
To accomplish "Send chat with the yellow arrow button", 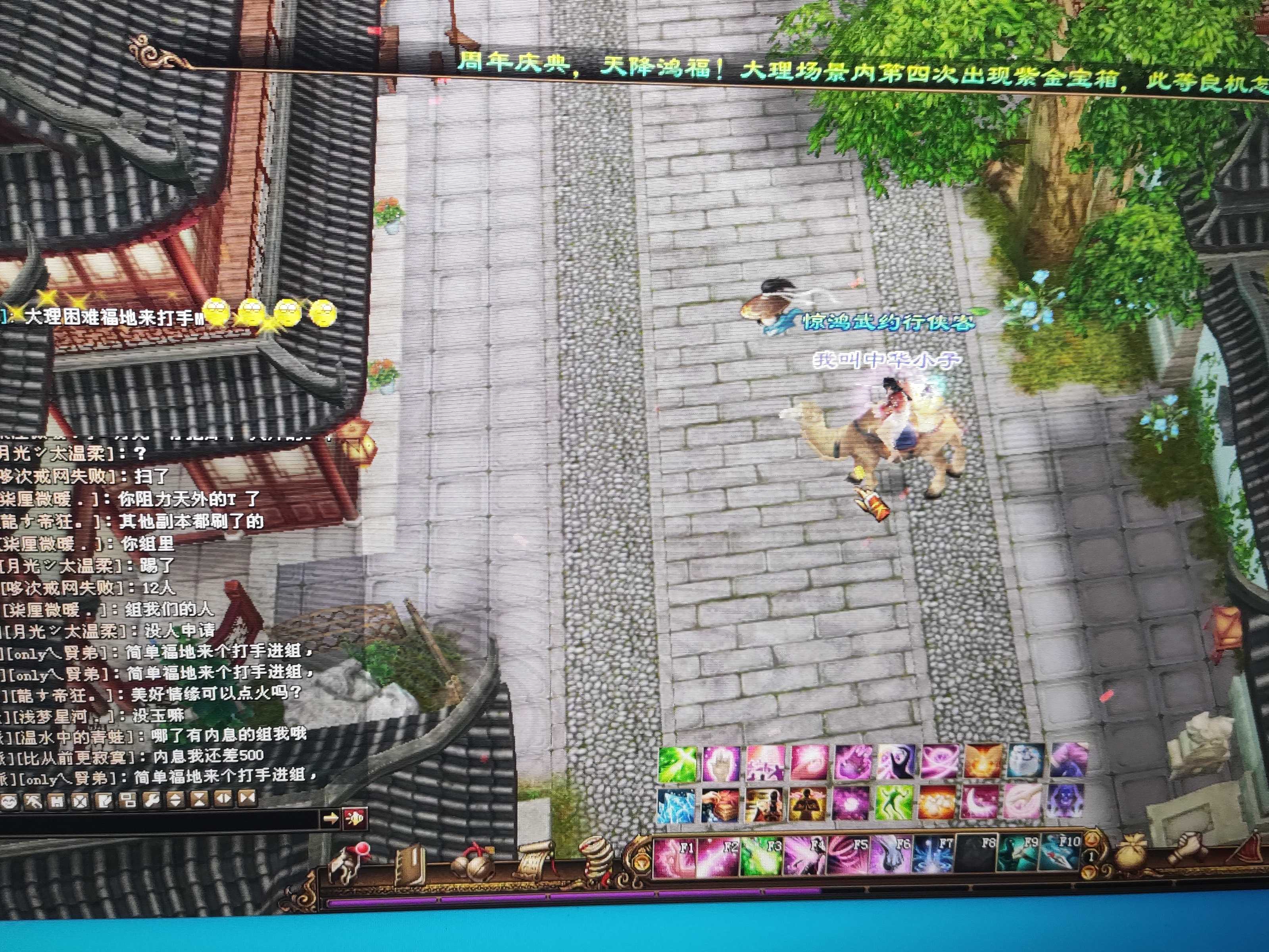I will [x=330, y=818].
